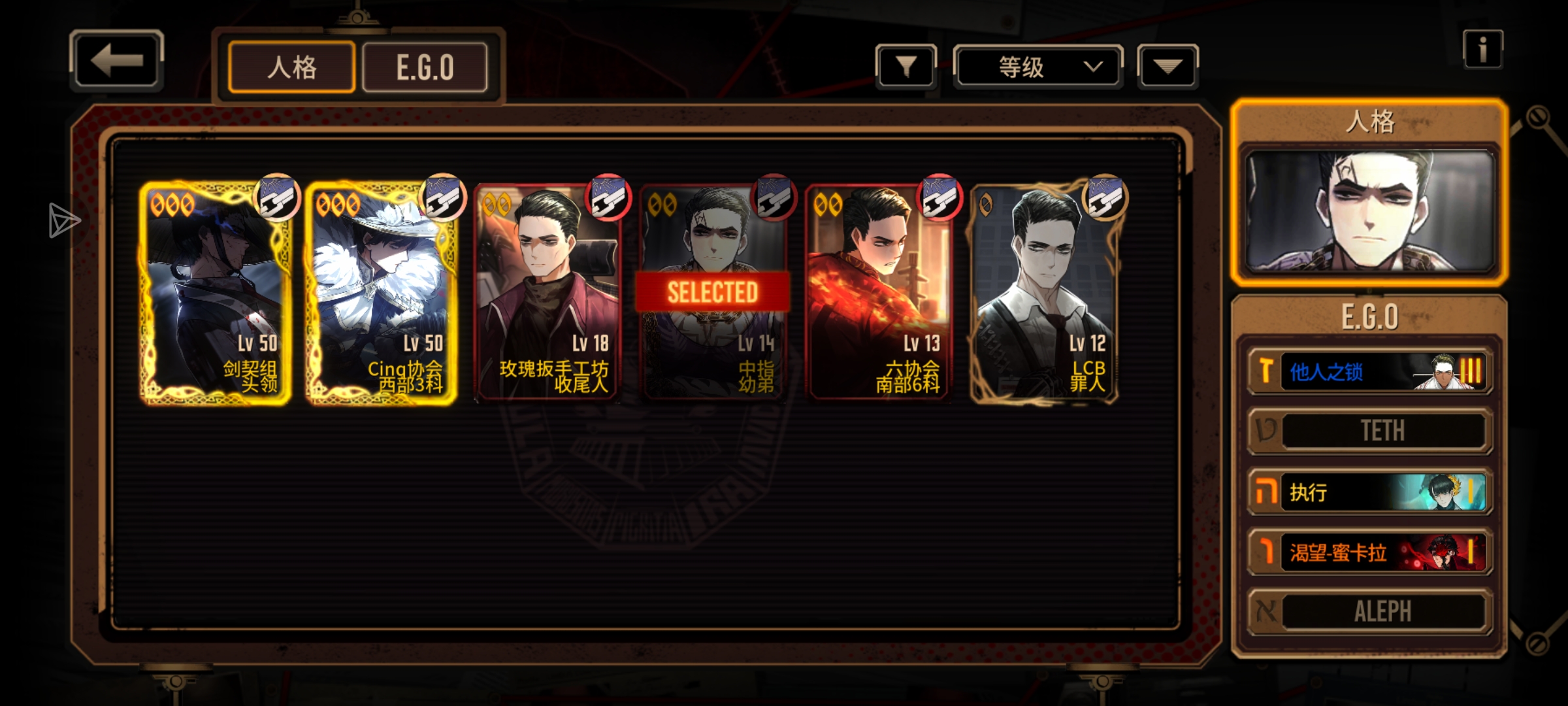Open the empty TETH E.G.O slot
This screenshot has height=706, width=1568.
pos(1369,431)
